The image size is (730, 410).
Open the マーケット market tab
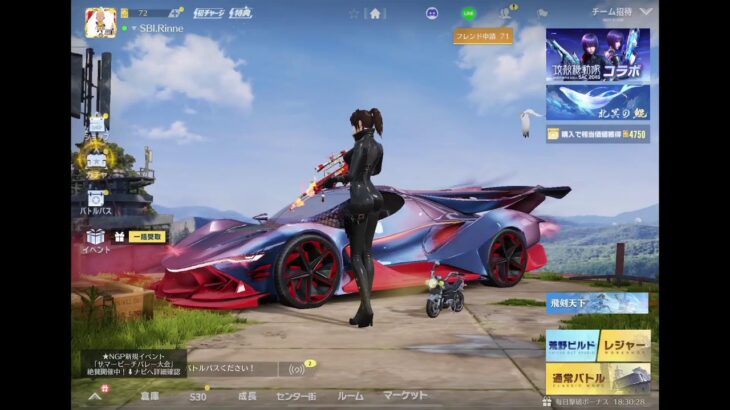(406, 396)
